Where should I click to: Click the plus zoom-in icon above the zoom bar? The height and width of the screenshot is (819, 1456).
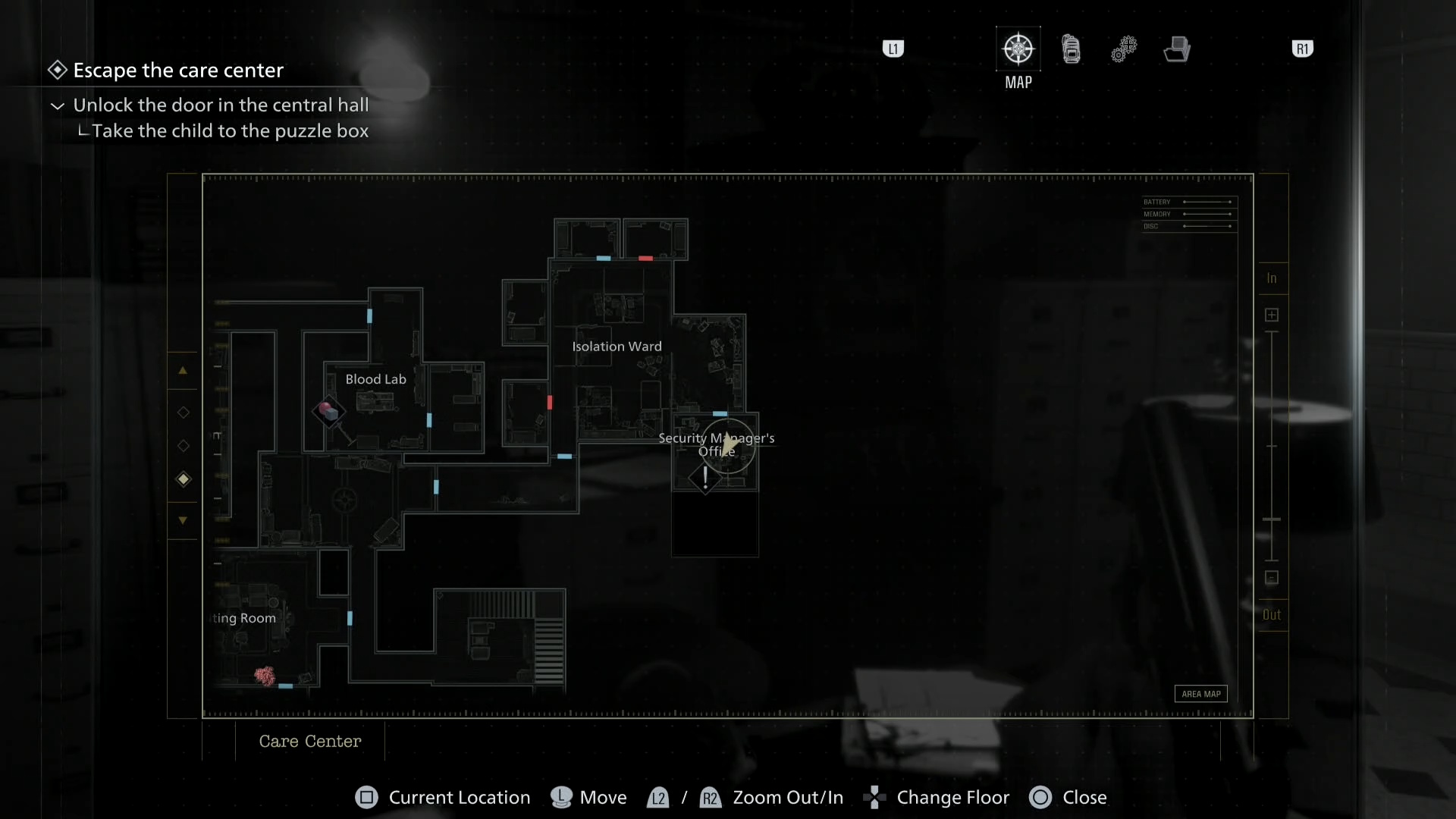coord(1272,315)
